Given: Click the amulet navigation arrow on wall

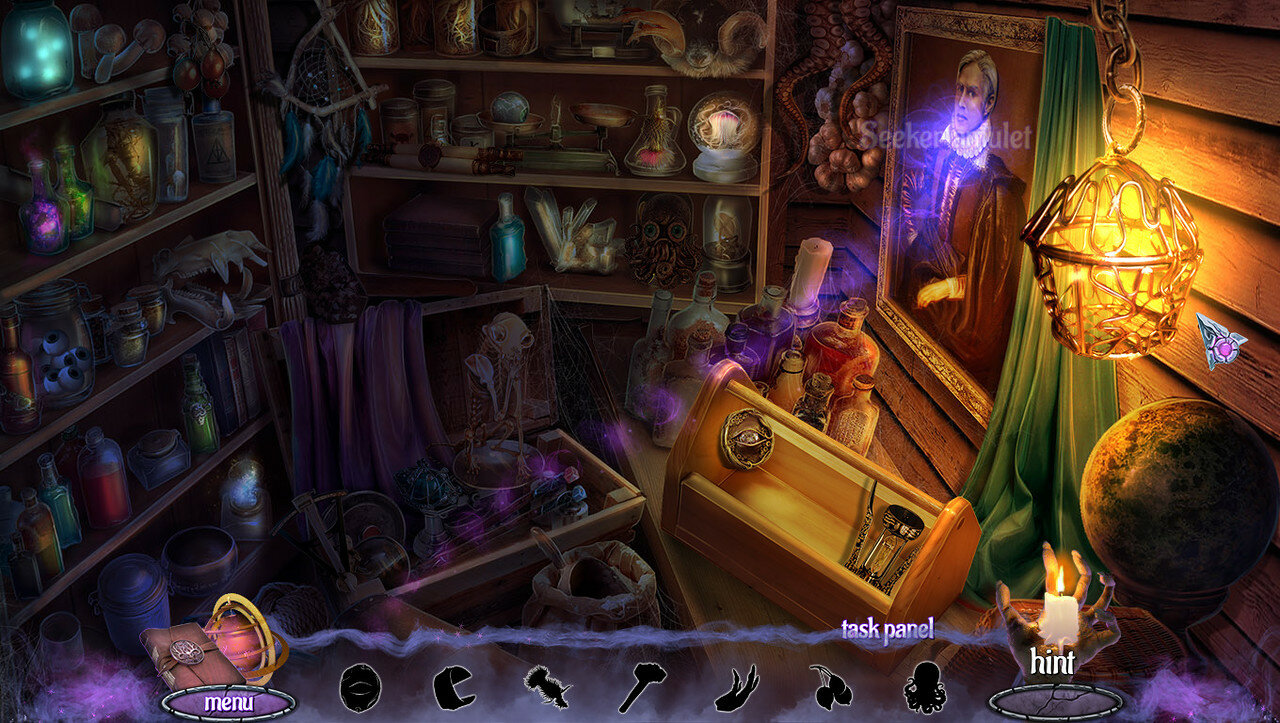Looking at the screenshot, I should click(1220, 341).
